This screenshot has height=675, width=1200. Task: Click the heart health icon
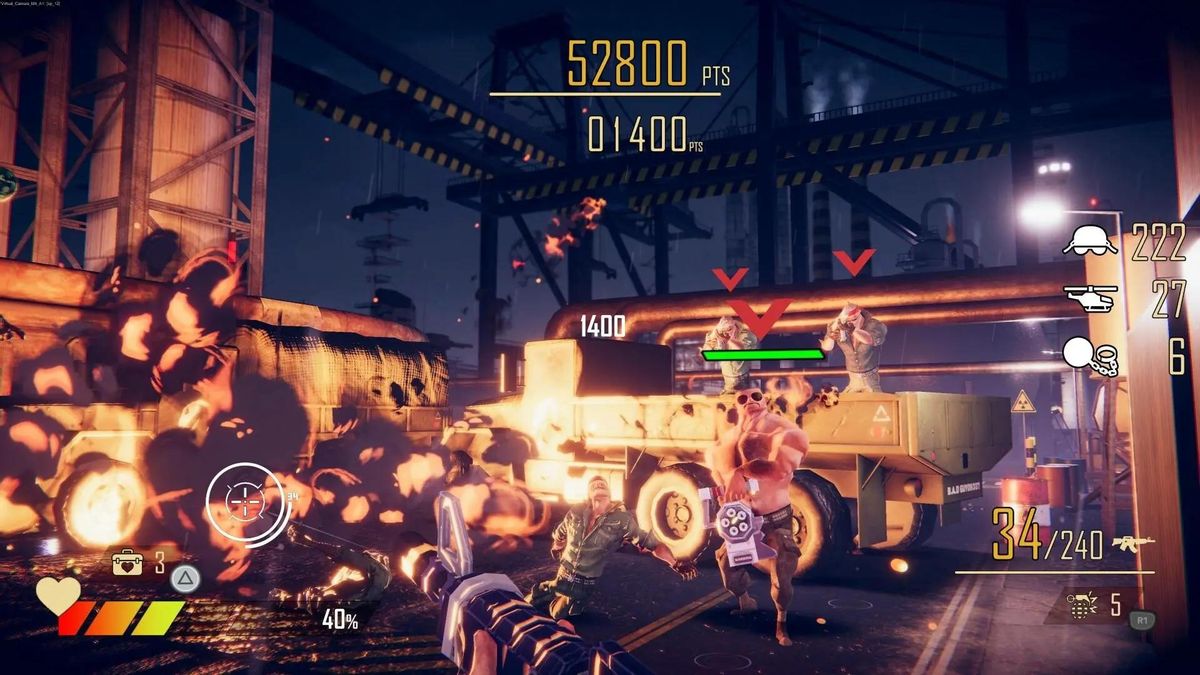click(58, 594)
